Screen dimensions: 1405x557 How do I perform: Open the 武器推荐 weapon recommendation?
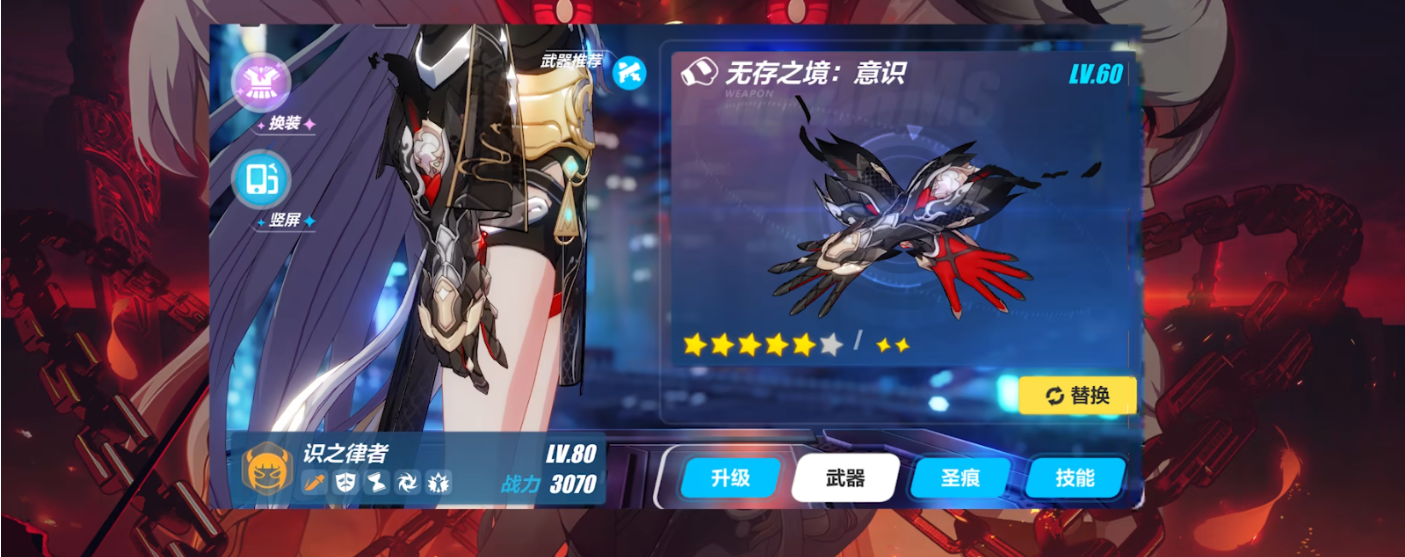point(629,71)
